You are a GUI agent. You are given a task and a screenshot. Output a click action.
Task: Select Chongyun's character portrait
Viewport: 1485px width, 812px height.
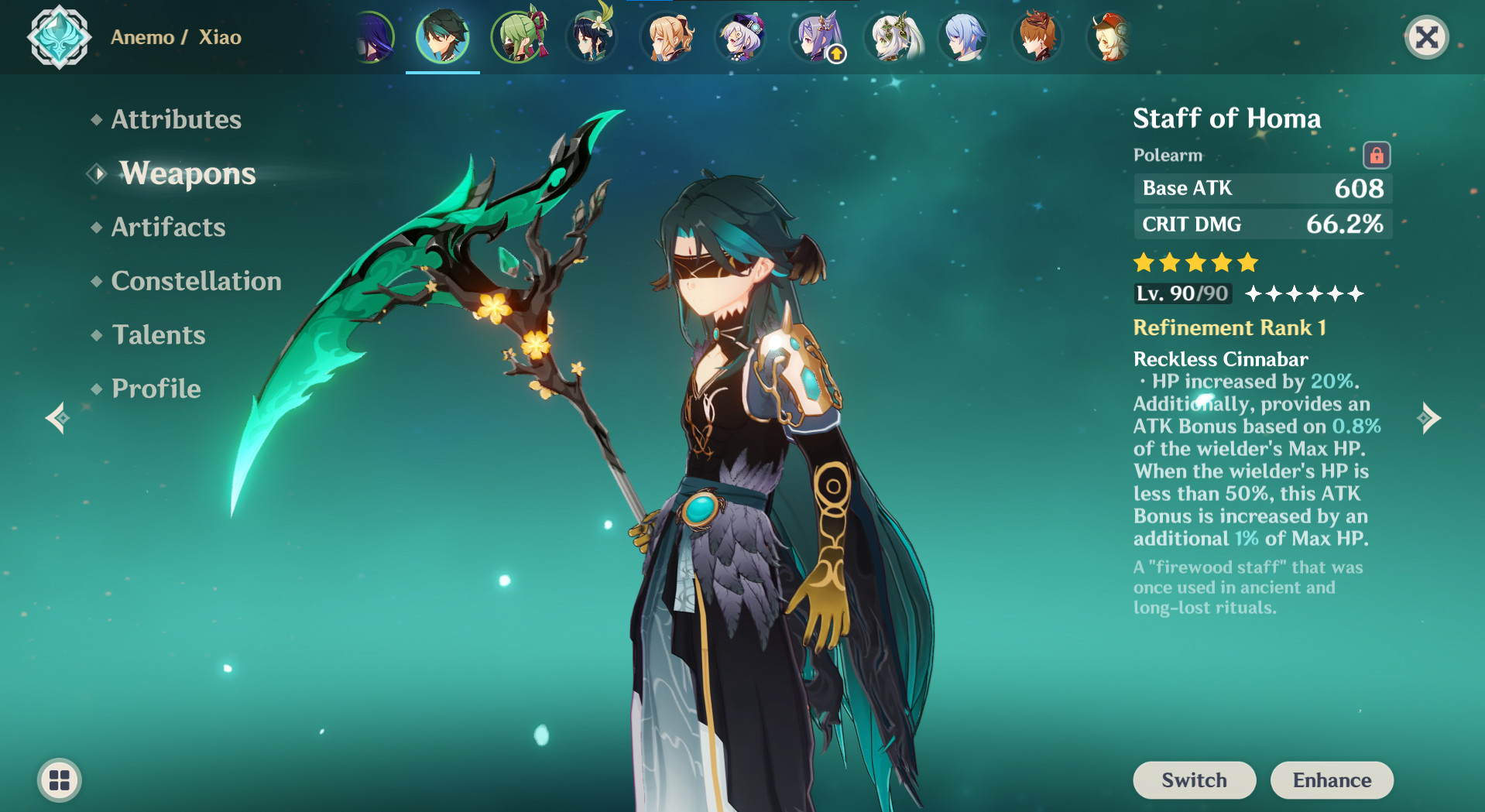[x=963, y=36]
